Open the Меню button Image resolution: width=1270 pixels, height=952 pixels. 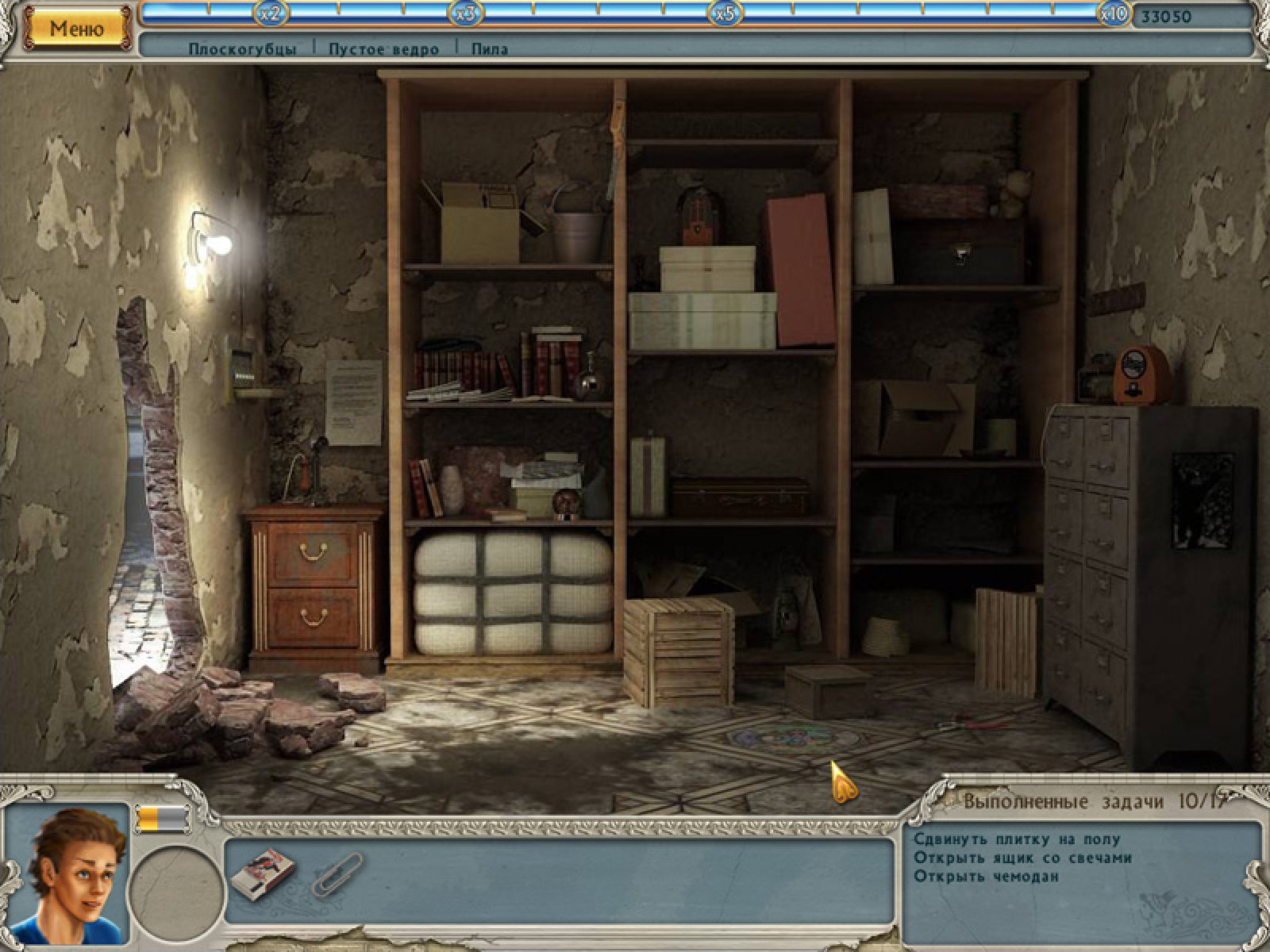pos(77,29)
